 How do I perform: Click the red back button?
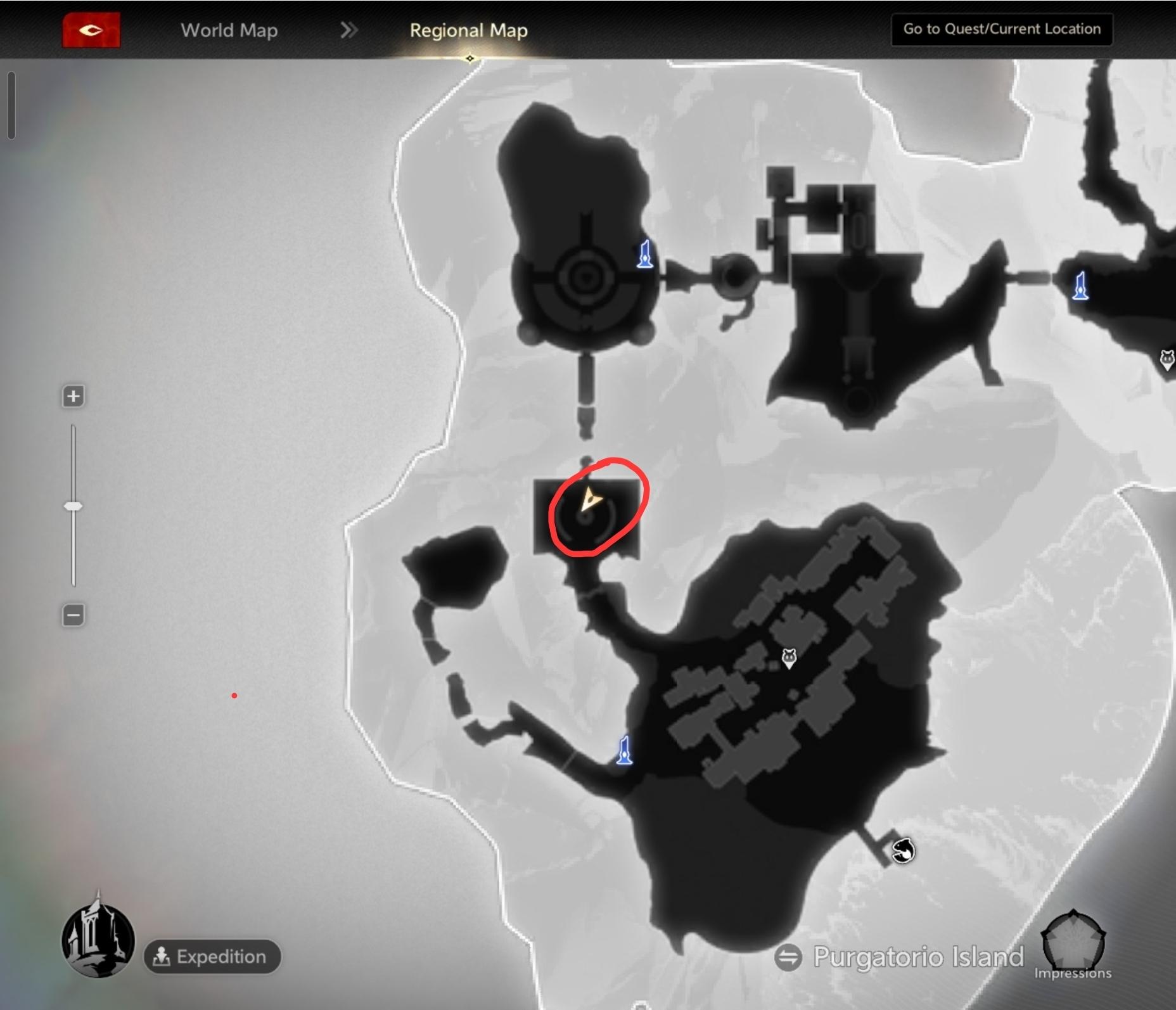pos(91,30)
